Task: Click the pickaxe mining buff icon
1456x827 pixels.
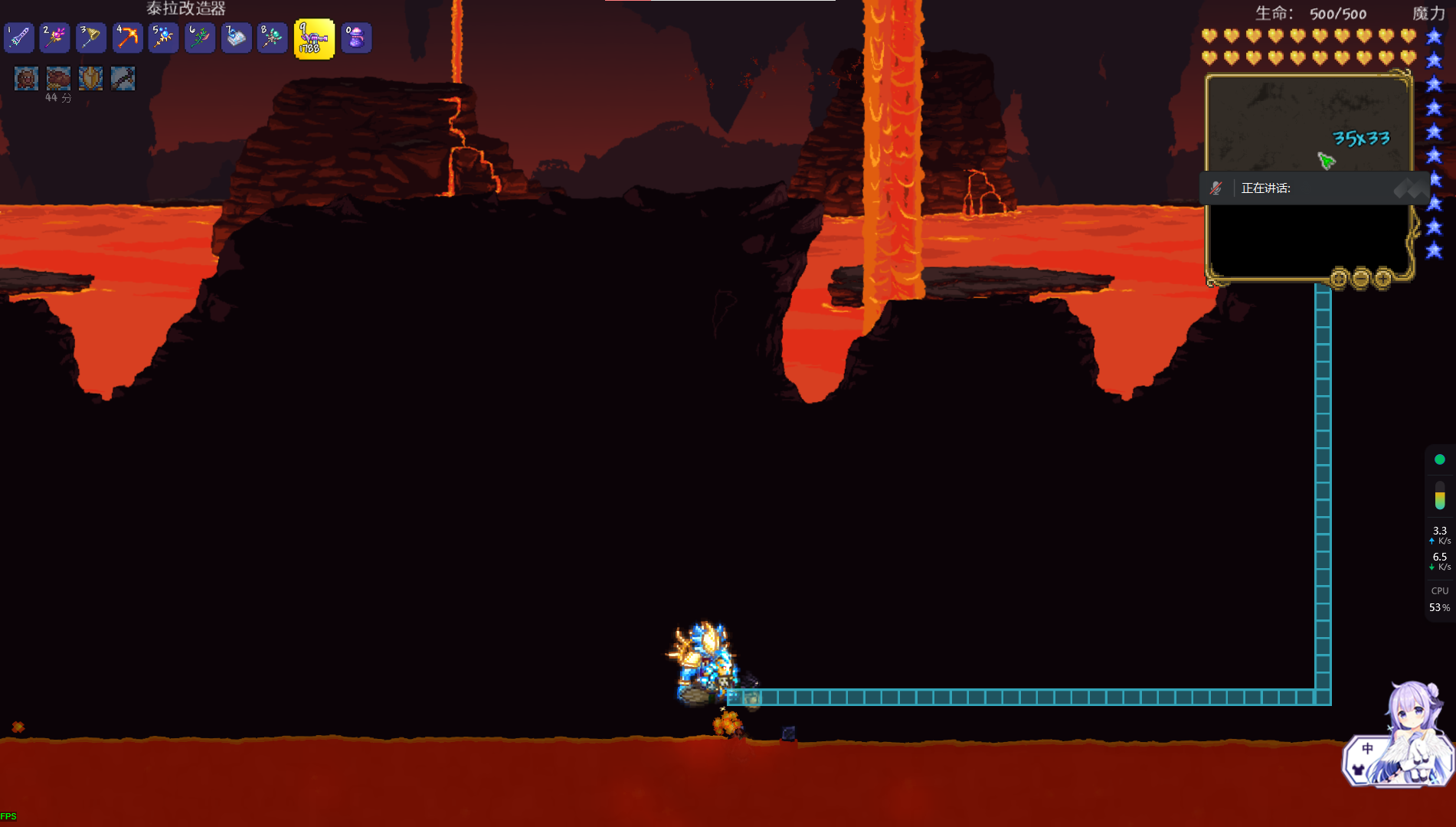Action: click(x=123, y=78)
